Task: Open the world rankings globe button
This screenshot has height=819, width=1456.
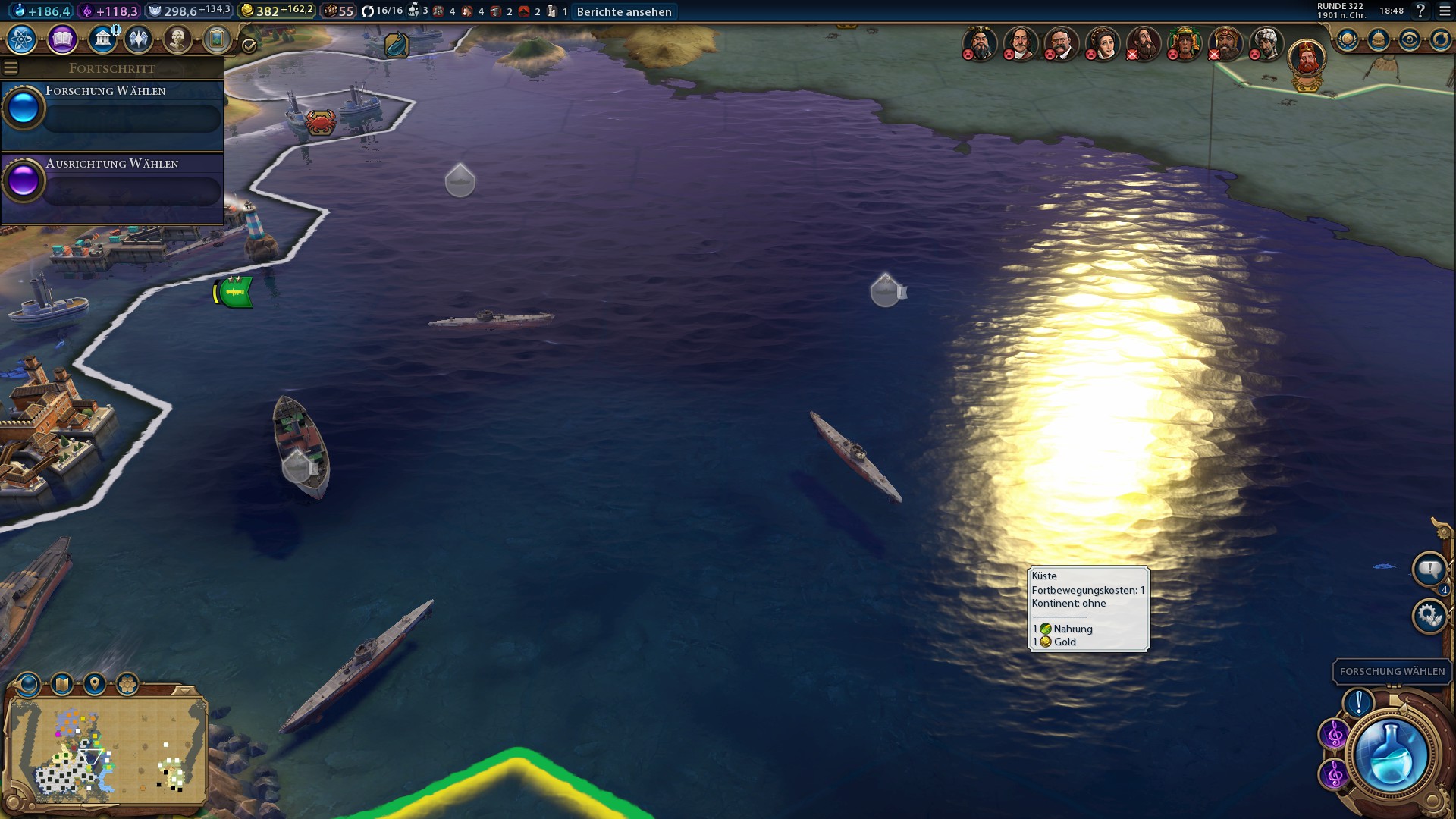Action: coord(1348,39)
